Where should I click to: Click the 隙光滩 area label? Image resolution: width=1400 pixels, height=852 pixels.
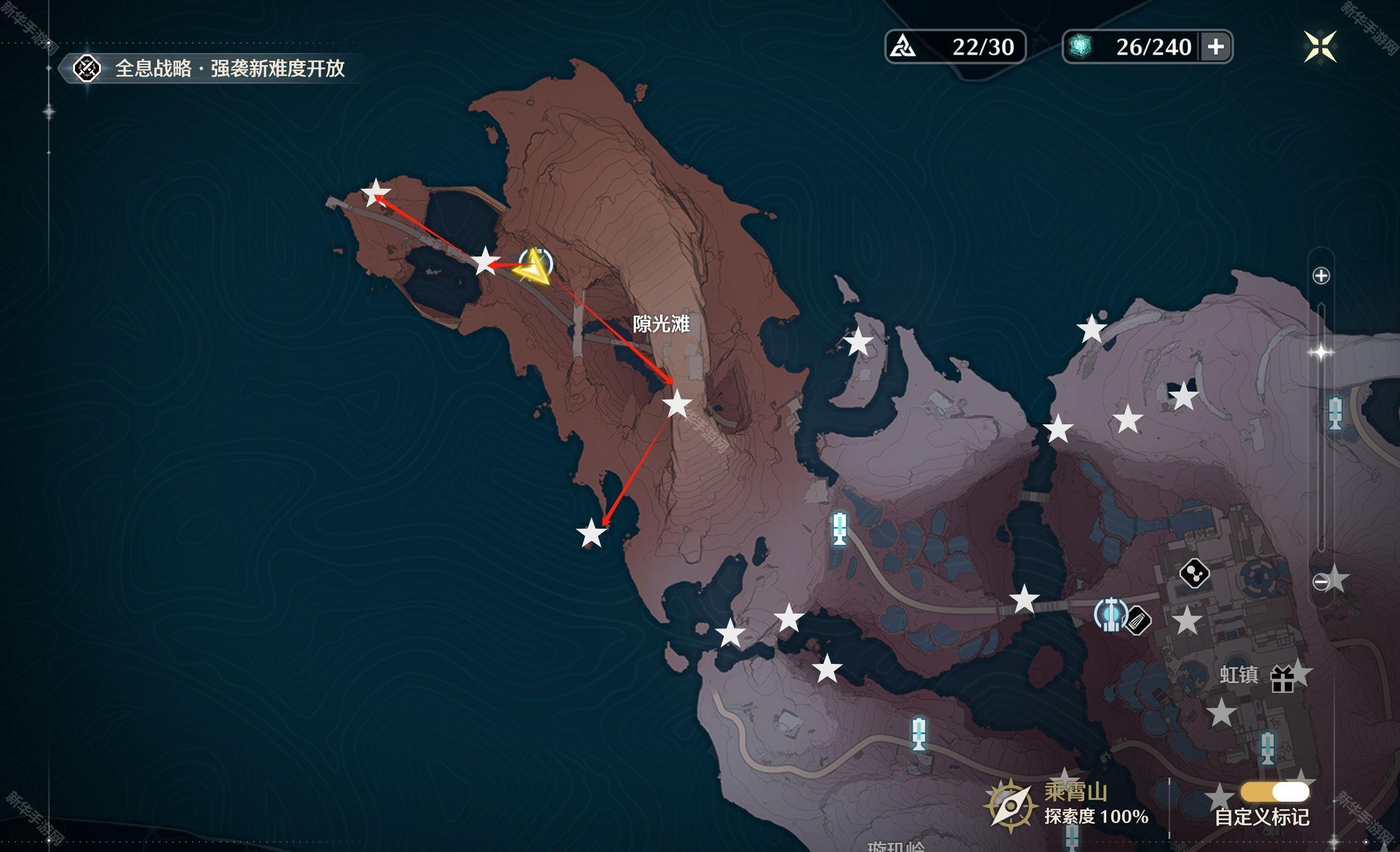pyautogui.click(x=661, y=324)
